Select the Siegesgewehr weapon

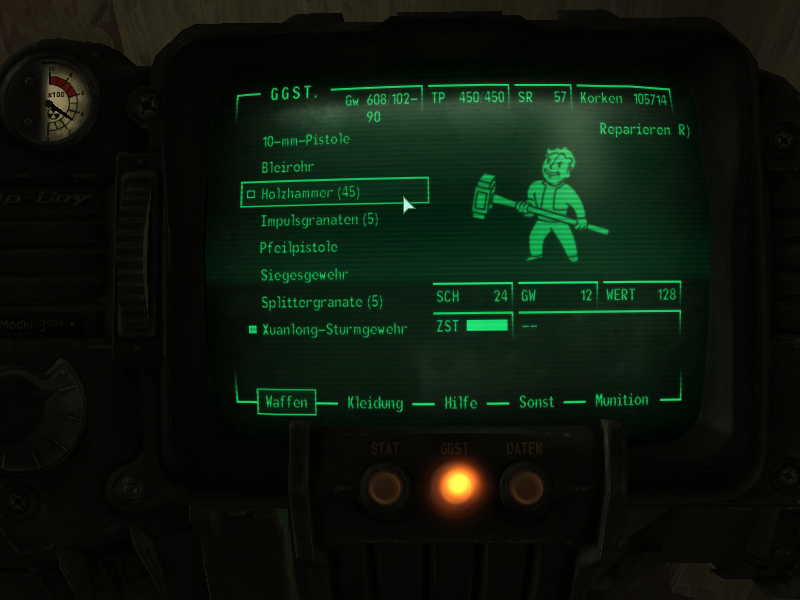click(304, 274)
